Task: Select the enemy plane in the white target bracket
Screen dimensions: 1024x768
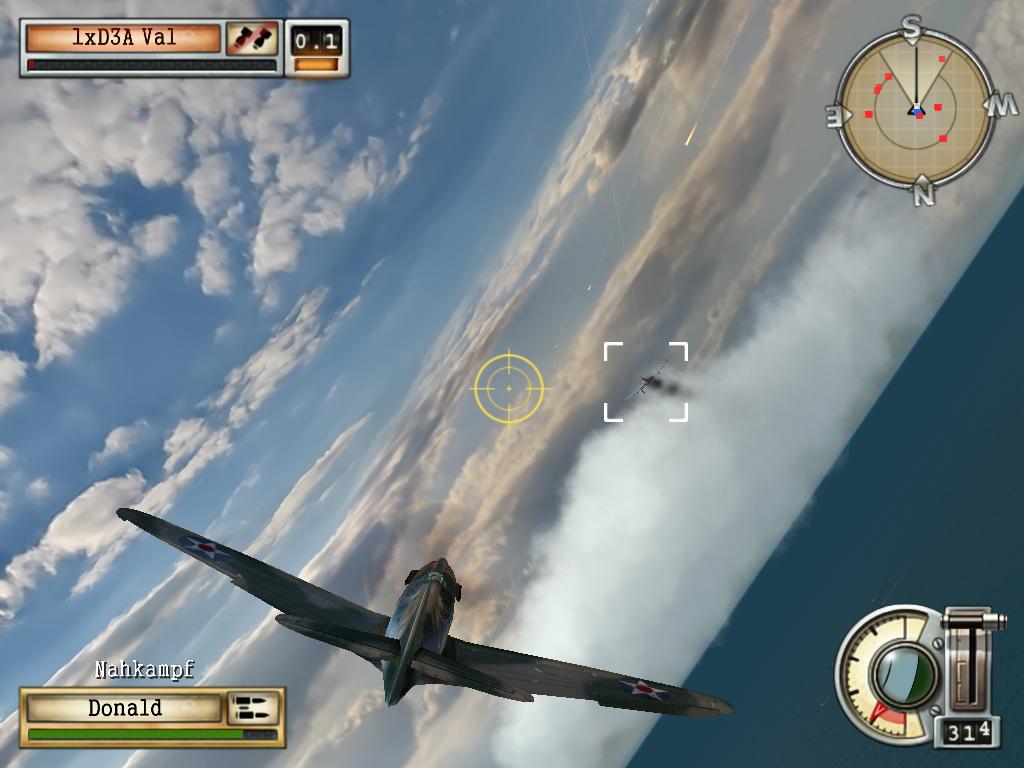Action: (650, 382)
